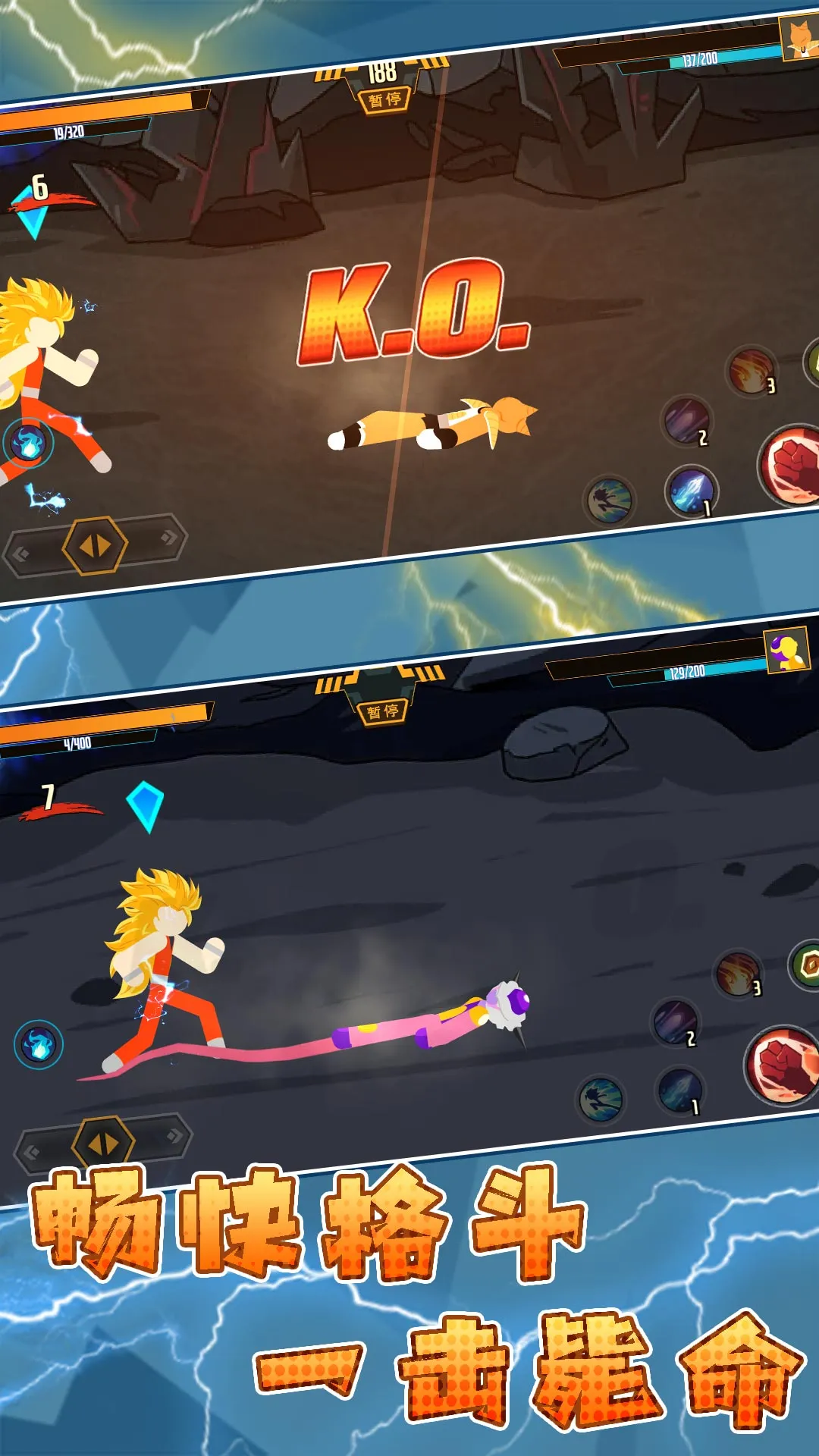Tap the hexagonal movement knob in the K.O. battle

click(95, 545)
